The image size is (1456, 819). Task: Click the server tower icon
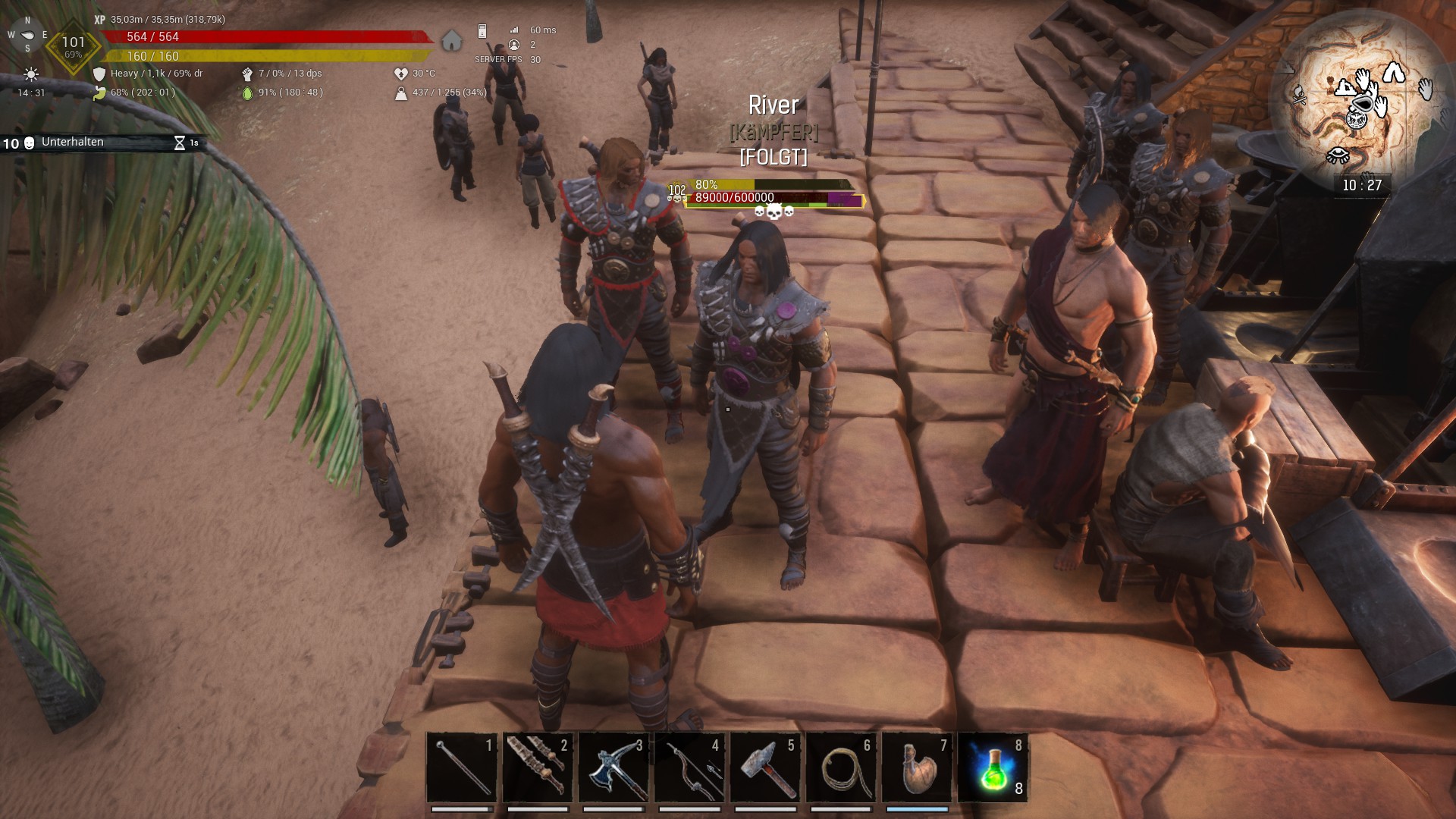coord(482,31)
